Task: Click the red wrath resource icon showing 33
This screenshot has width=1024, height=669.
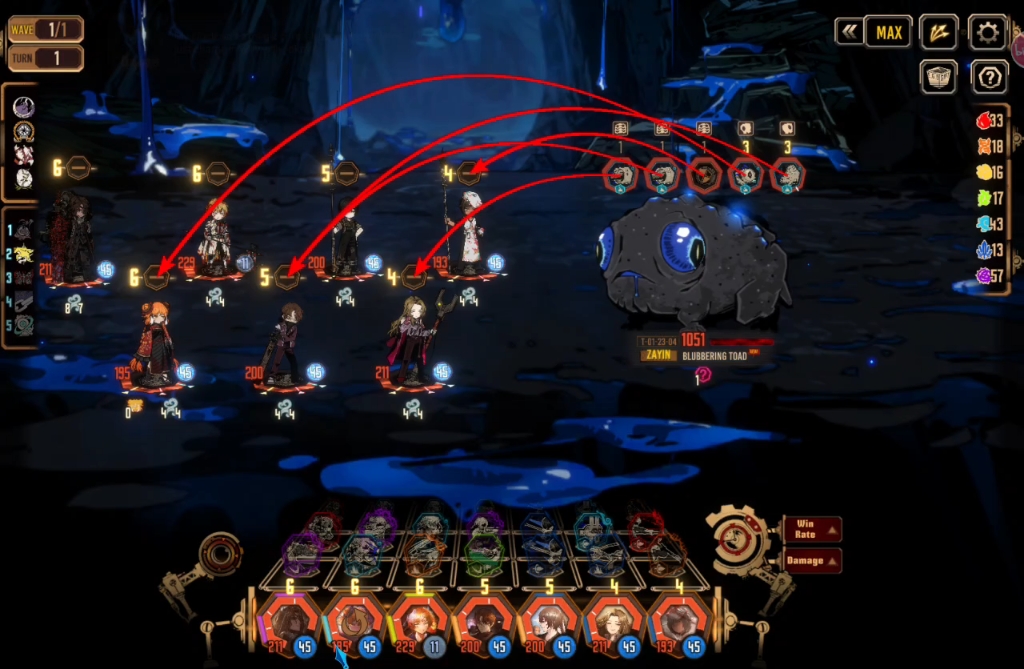Action: 984,121
